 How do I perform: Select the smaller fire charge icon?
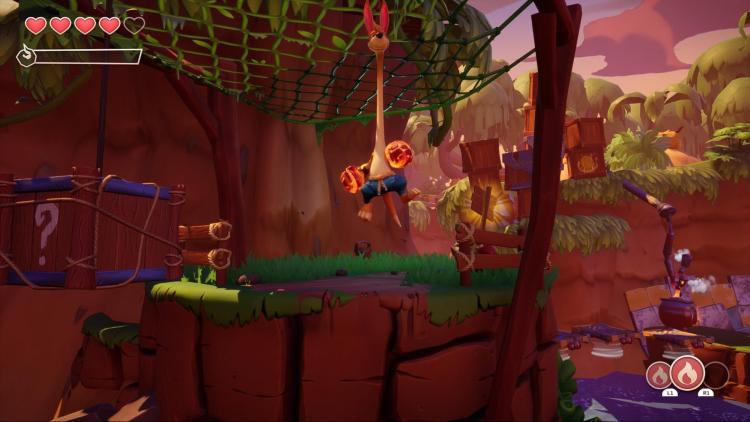659,375
